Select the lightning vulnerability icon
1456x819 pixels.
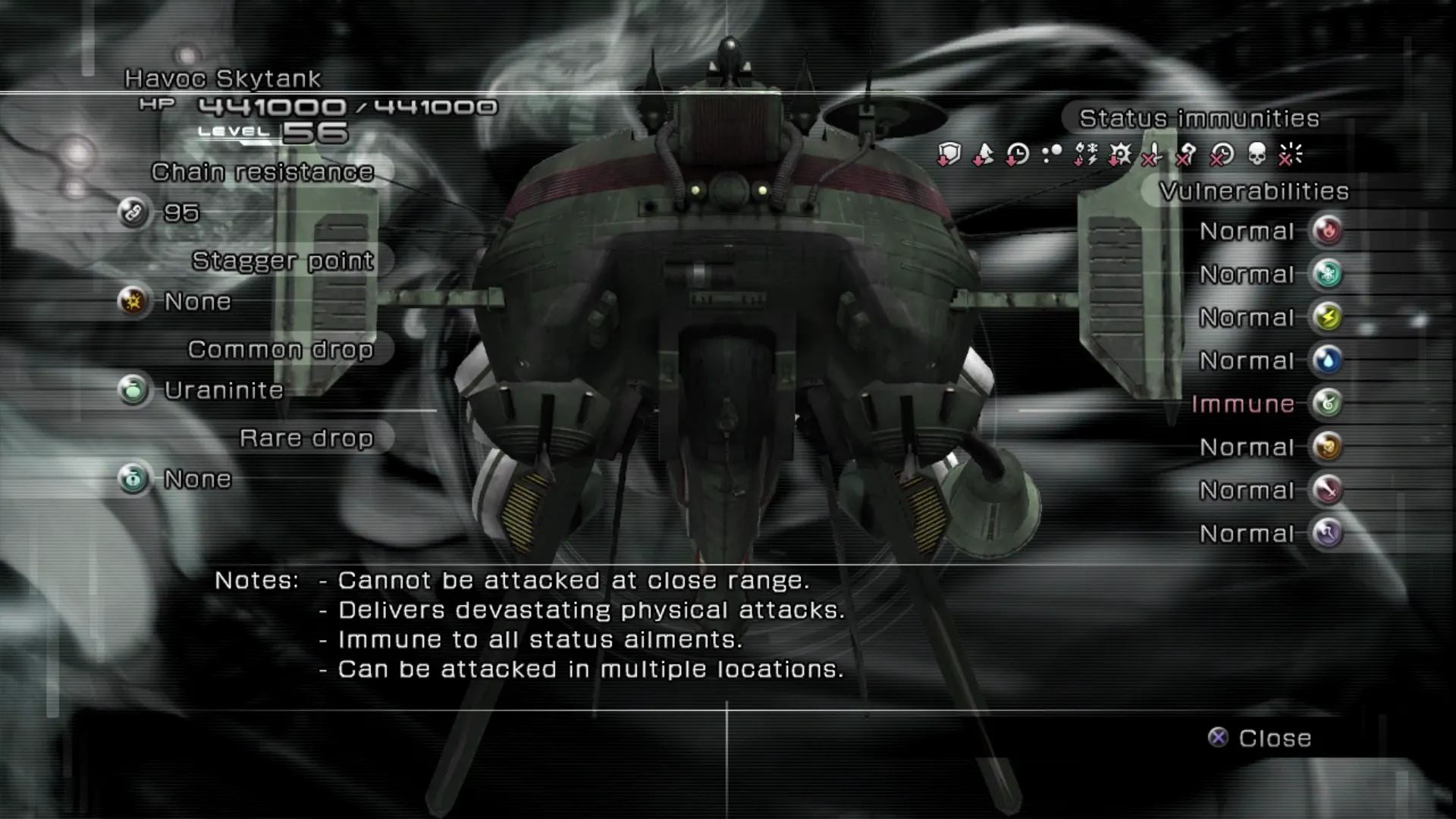click(x=1327, y=317)
